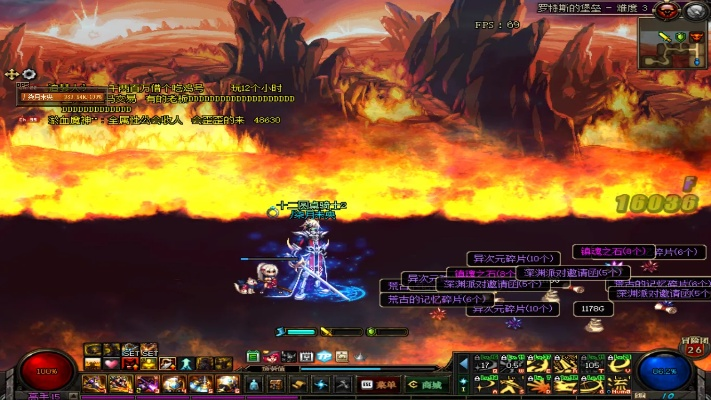Click the grey round button beside minimap
The image size is (711, 400).
click(x=695, y=10)
